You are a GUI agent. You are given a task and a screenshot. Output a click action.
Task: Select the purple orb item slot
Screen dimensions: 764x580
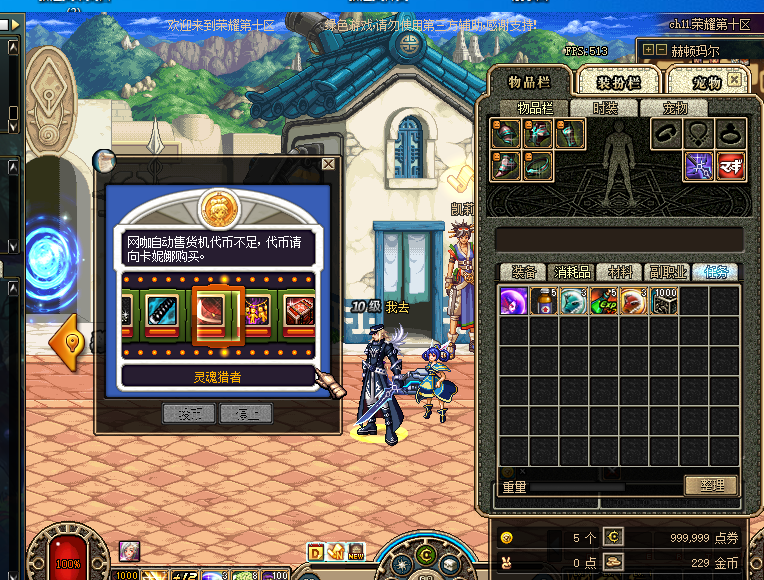(514, 301)
